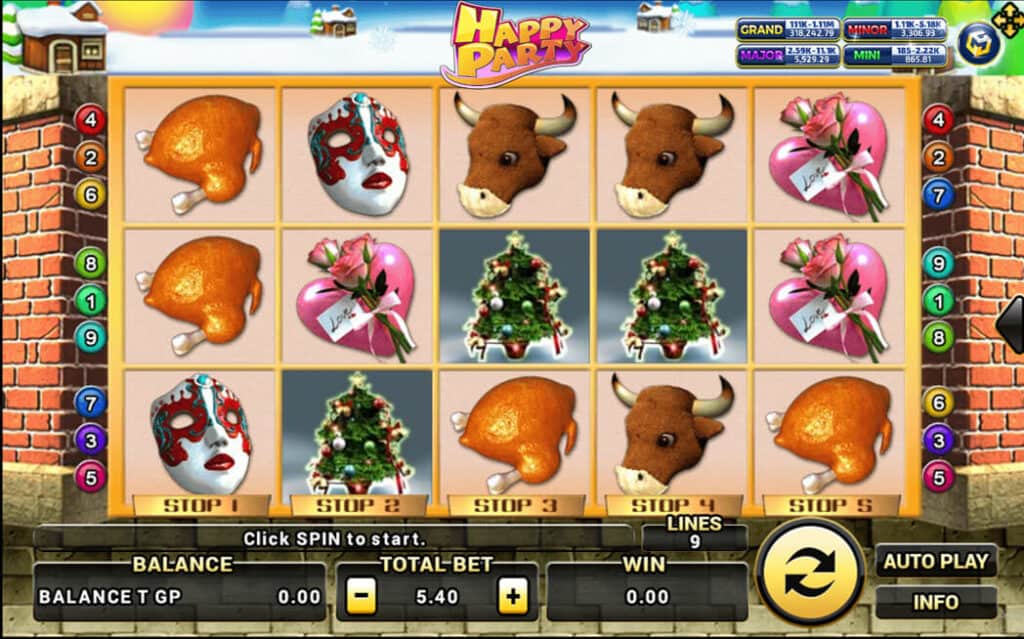Image resolution: width=1024 pixels, height=639 pixels.
Task: Toggle fullscreen with the four-arrow icon
Action: [x=1008, y=19]
